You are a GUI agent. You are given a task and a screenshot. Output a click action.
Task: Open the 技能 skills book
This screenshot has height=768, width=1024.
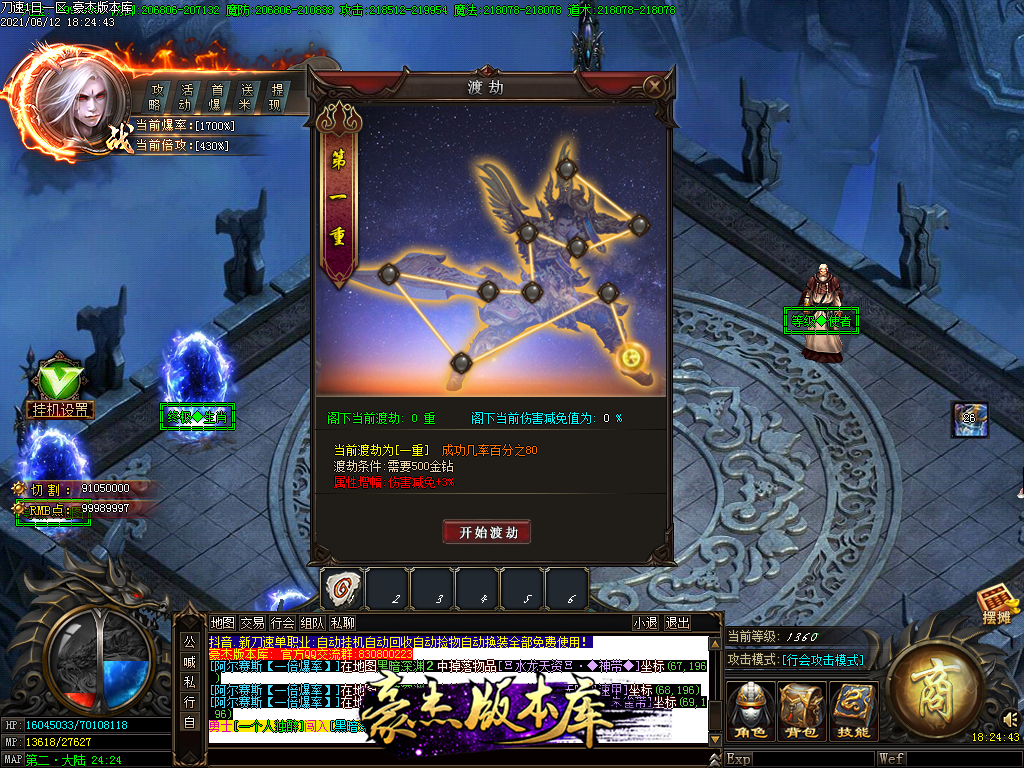tap(853, 712)
